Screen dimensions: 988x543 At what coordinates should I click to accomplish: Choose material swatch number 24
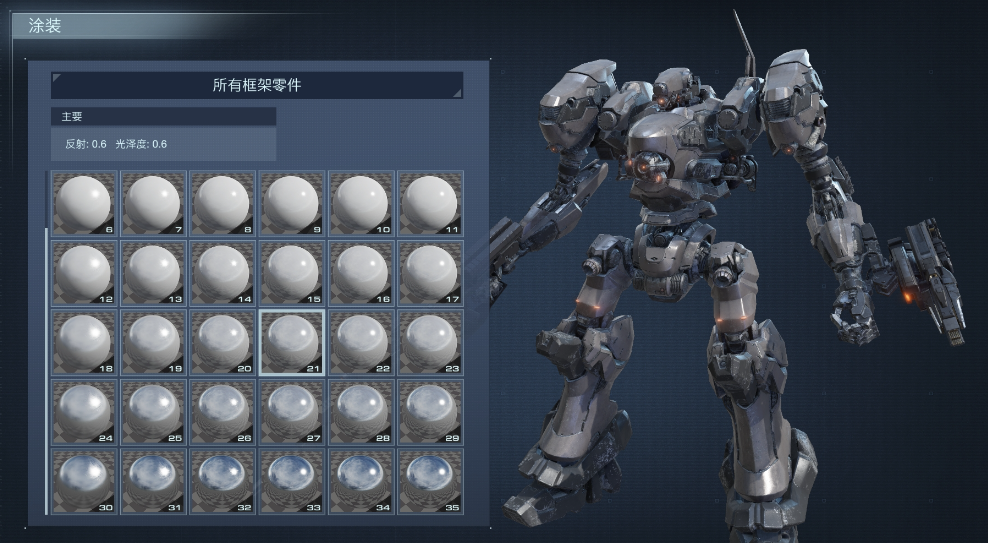click(x=84, y=411)
